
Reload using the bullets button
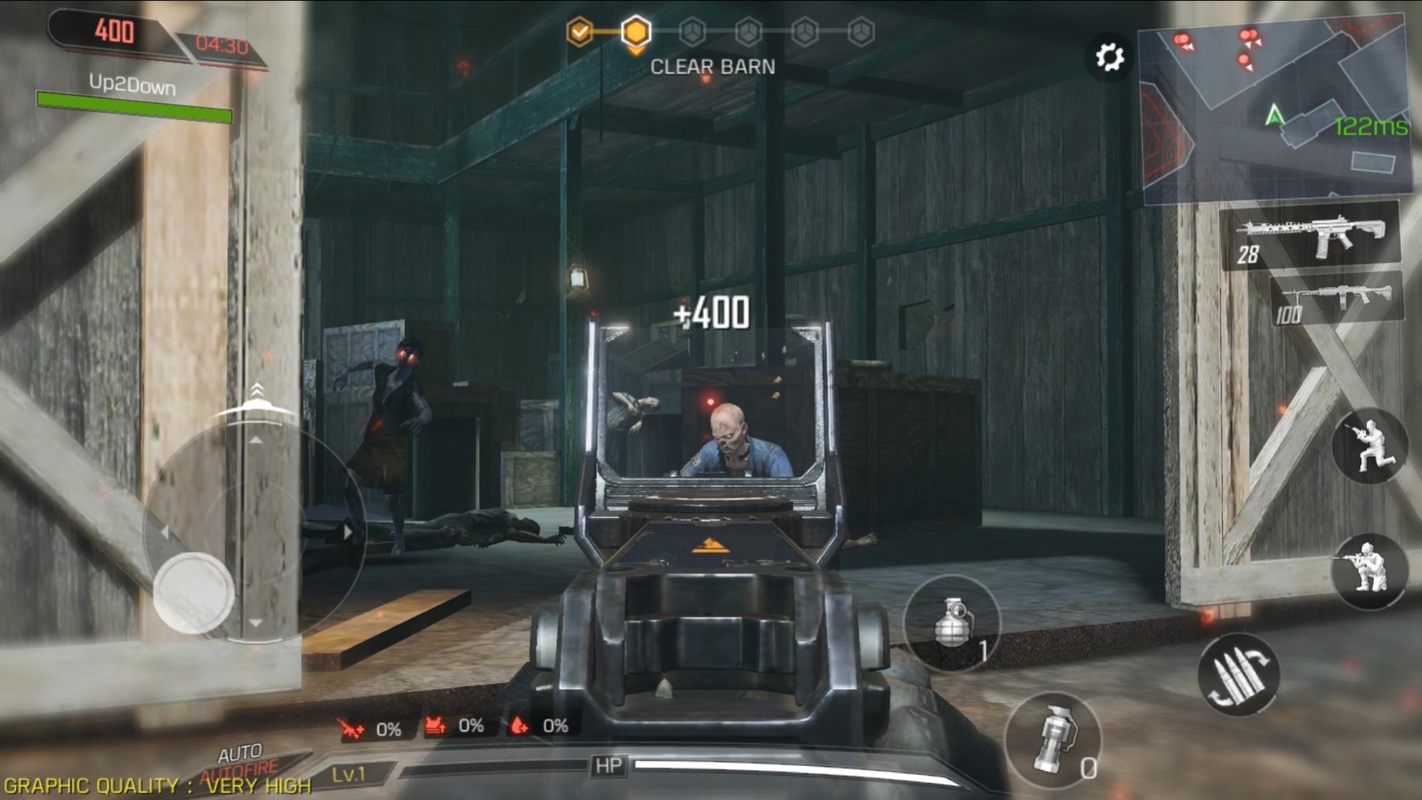[x=1239, y=674]
